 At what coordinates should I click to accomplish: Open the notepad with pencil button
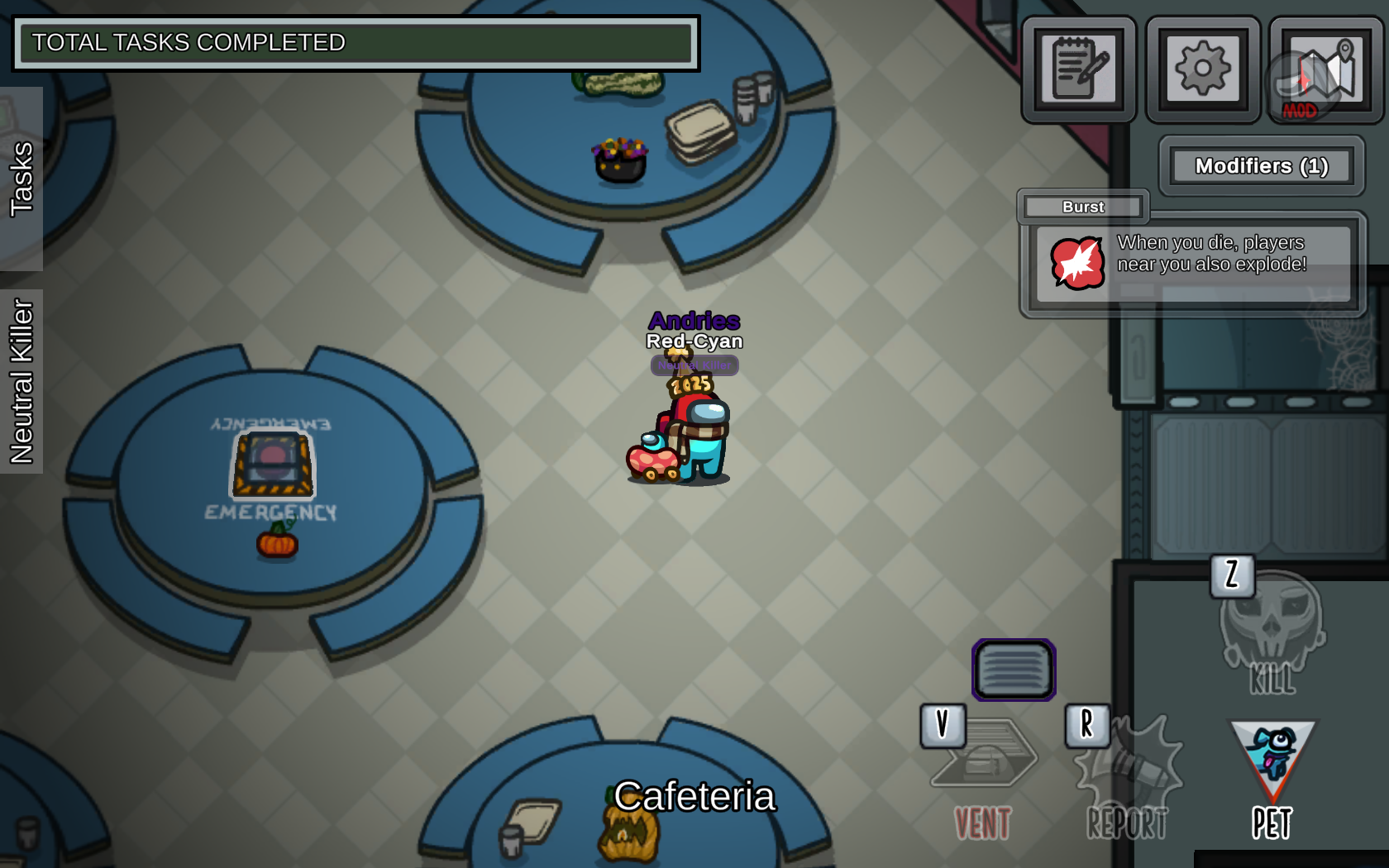[x=1079, y=69]
